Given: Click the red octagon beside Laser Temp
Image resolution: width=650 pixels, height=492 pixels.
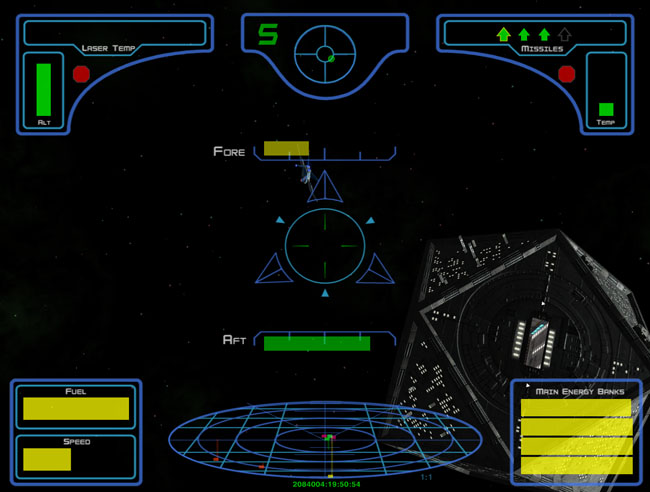Looking at the screenshot, I should (x=81, y=74).
